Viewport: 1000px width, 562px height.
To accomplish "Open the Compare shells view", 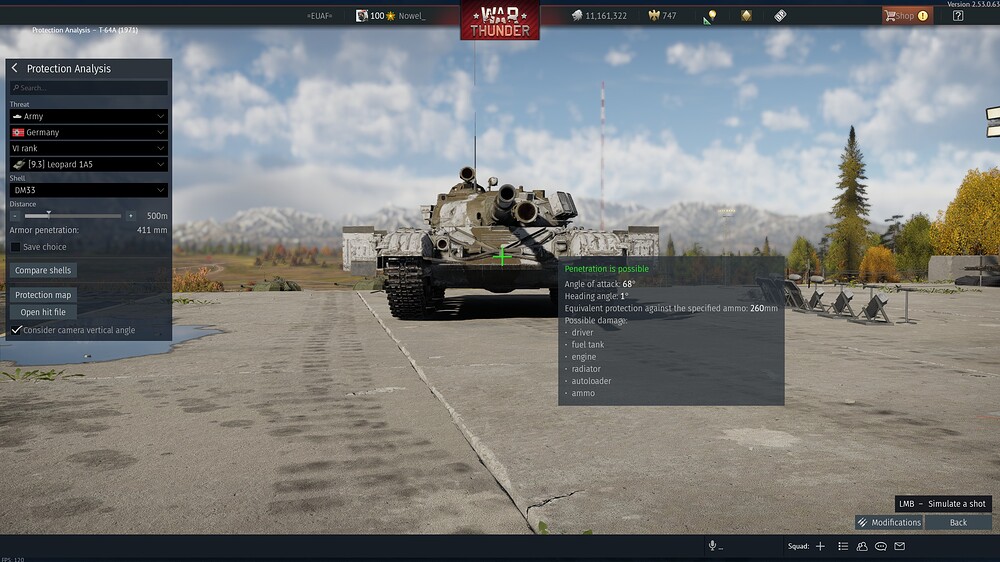I will (x=45, y=270).
